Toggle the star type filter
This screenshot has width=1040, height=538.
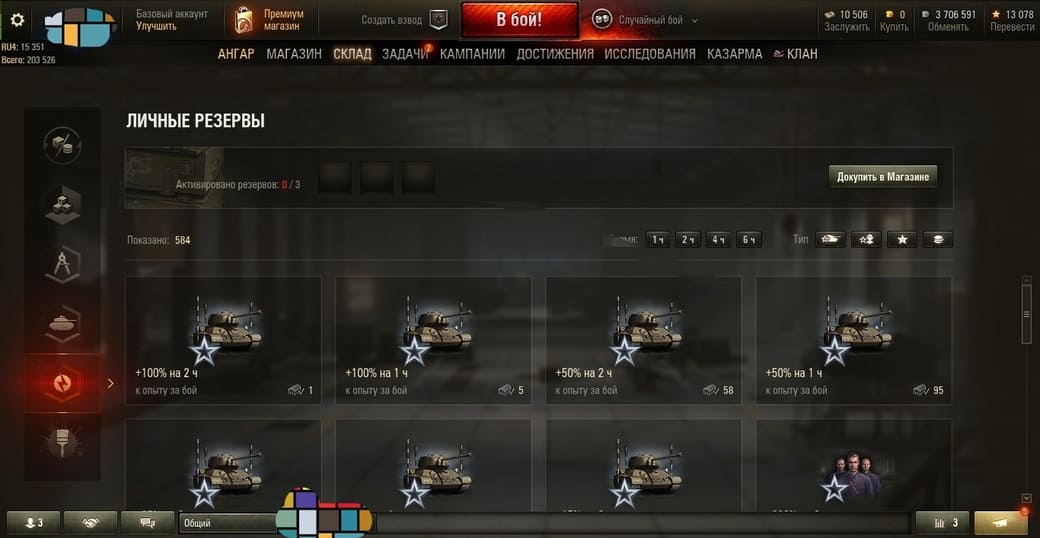click(902, 240)
